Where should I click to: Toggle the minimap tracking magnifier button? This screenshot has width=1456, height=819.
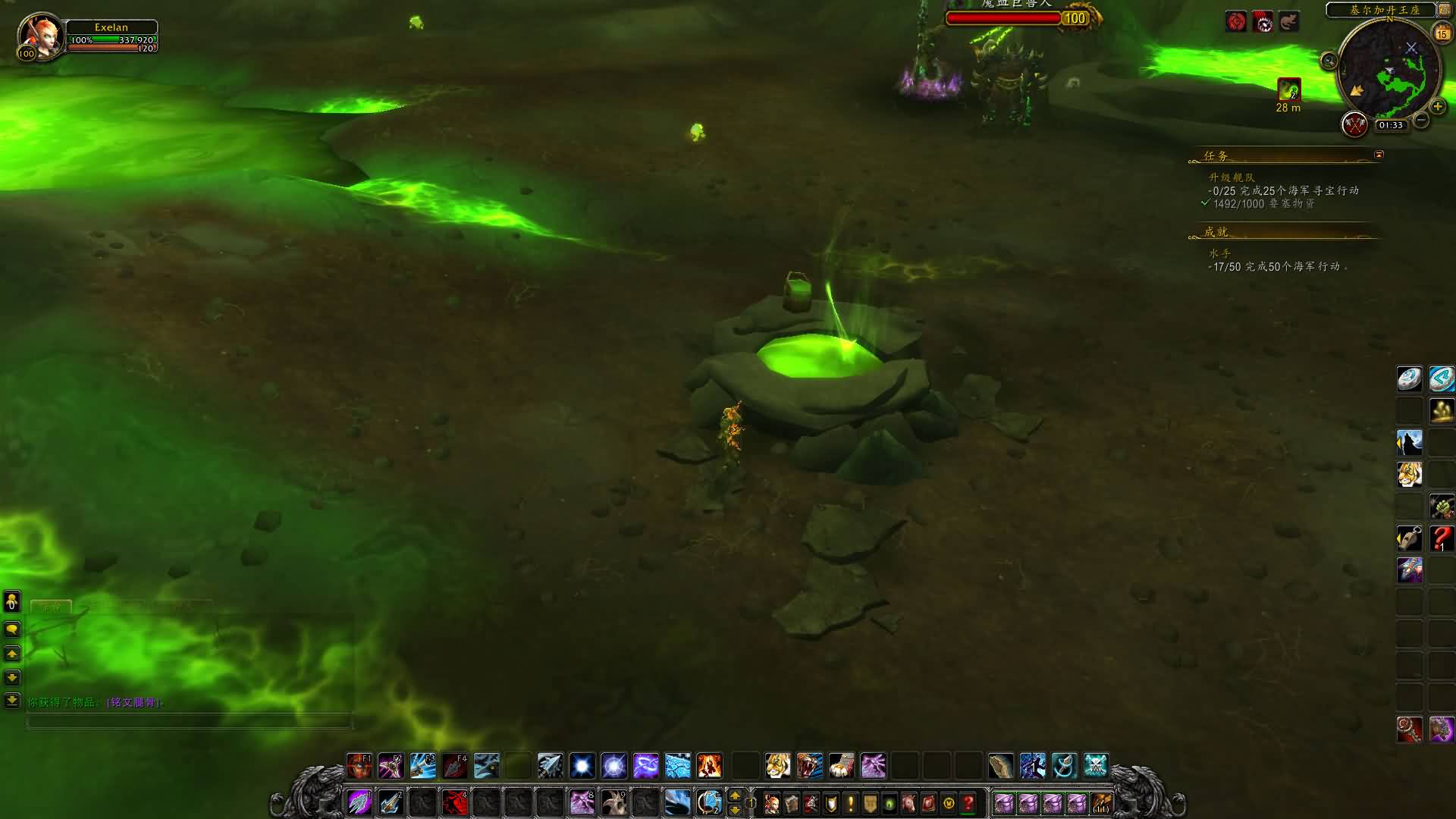click(x=1329, y=61)
